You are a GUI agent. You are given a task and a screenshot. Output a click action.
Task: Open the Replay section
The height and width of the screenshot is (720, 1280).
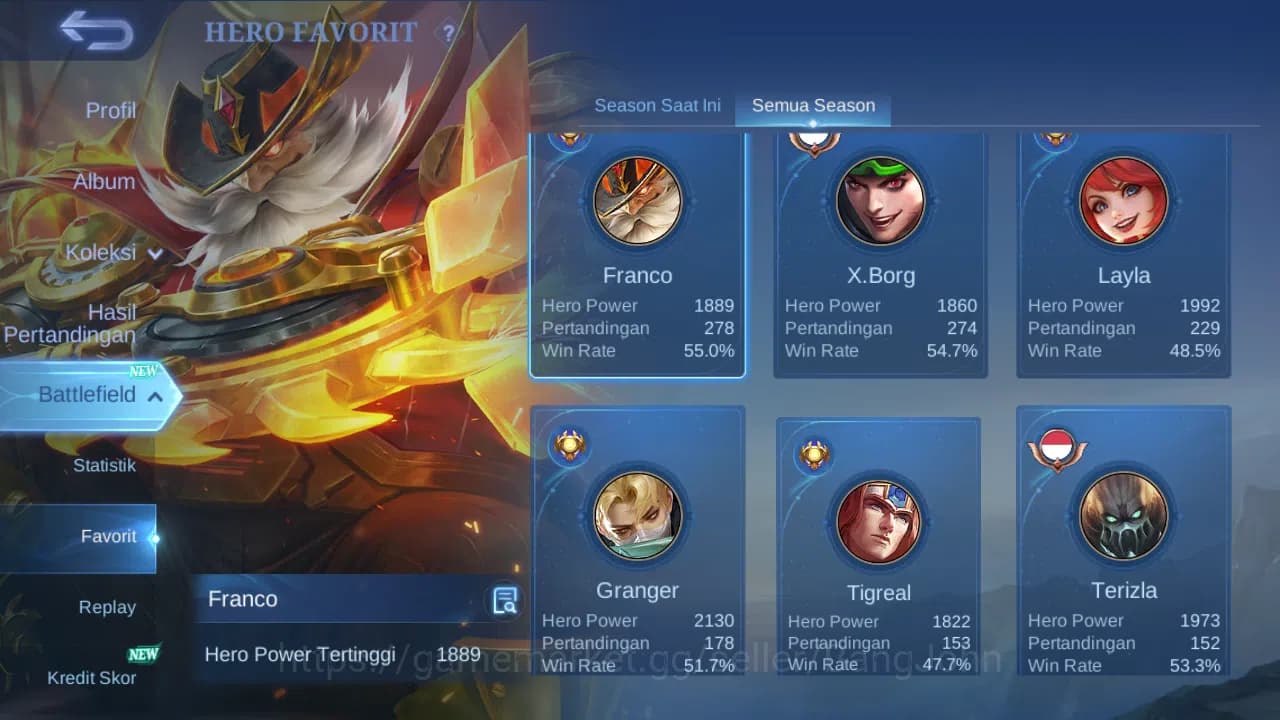click(107, 606)
